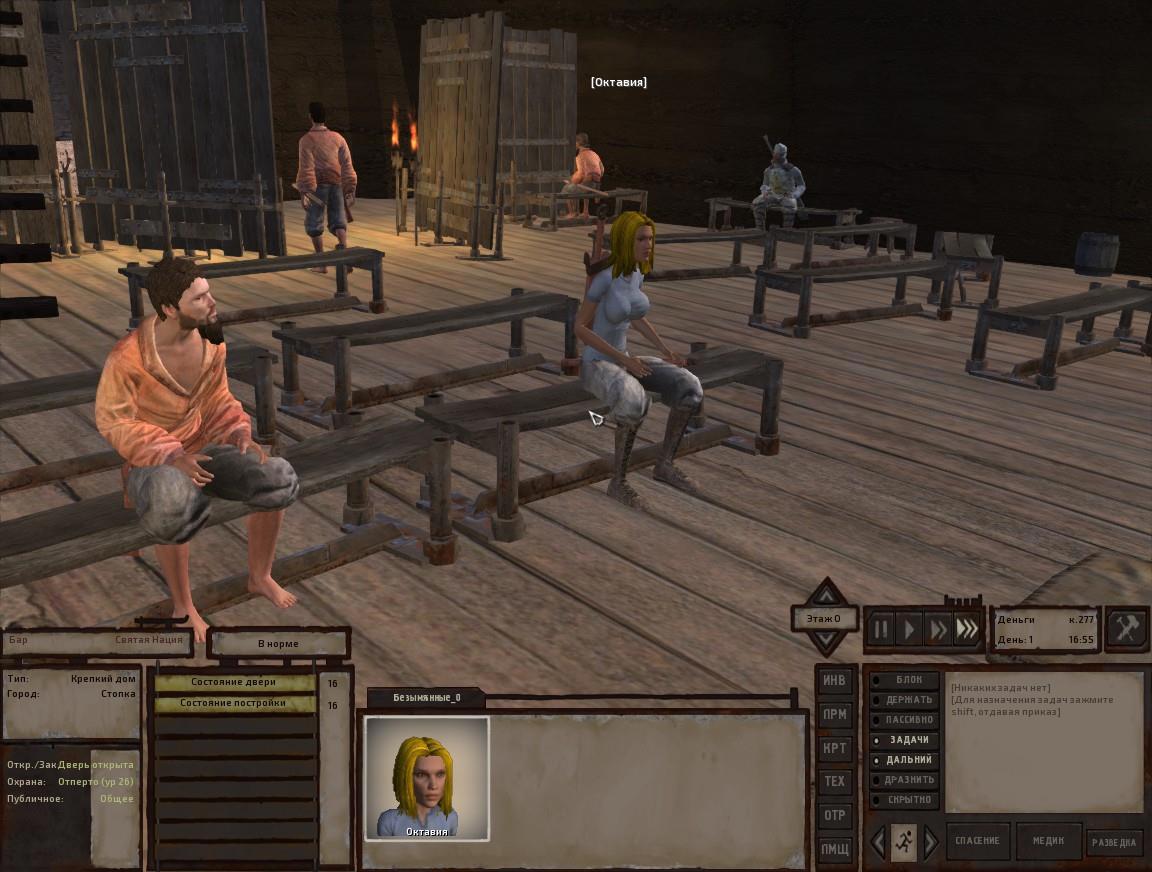Image resolution: width=1152 pixels, height=872 pixels.
Task: Open the ОТР squad panel
Action: coord(834,815)
